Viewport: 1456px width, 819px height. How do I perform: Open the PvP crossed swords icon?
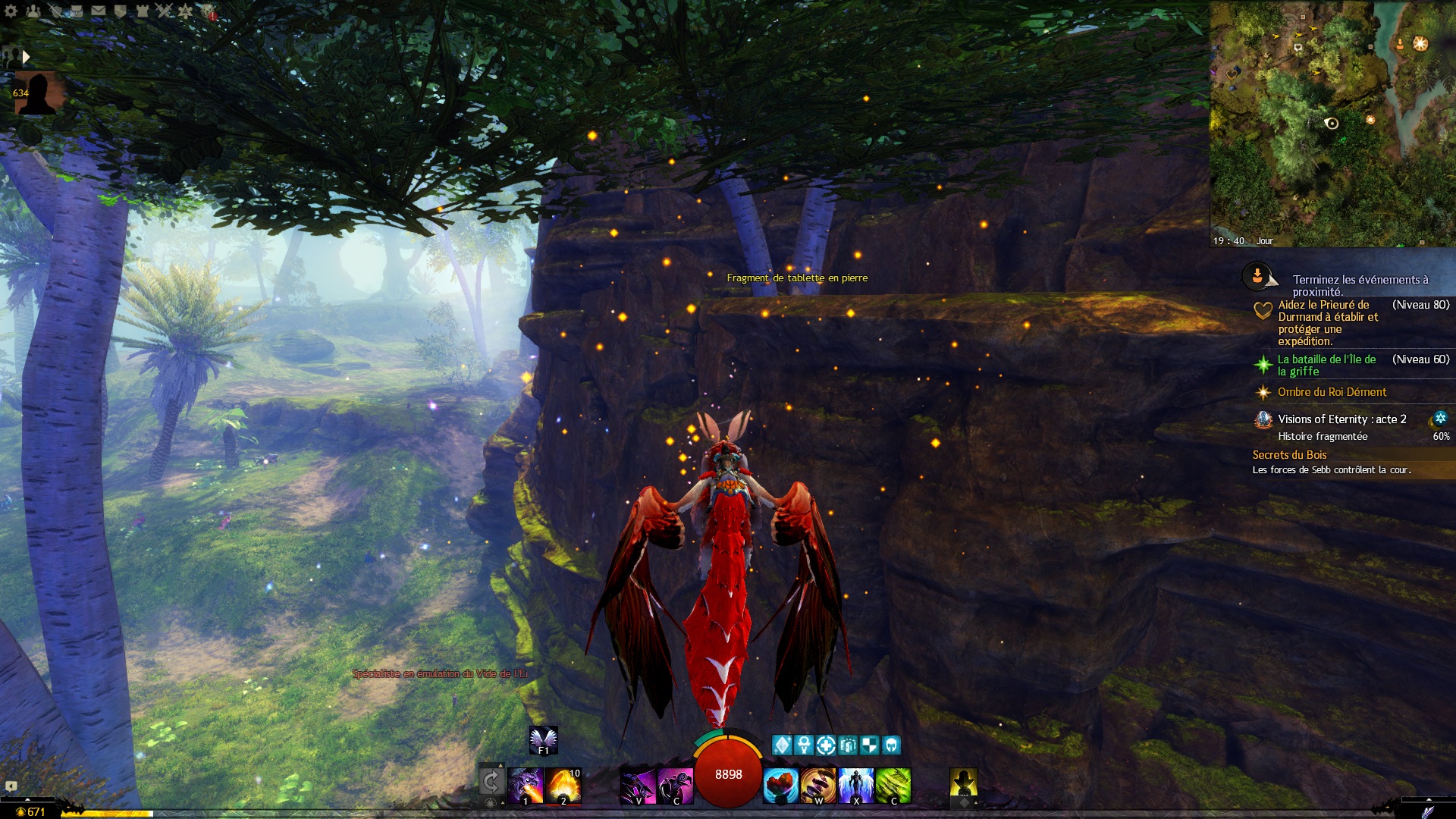[x=164, y=11]
